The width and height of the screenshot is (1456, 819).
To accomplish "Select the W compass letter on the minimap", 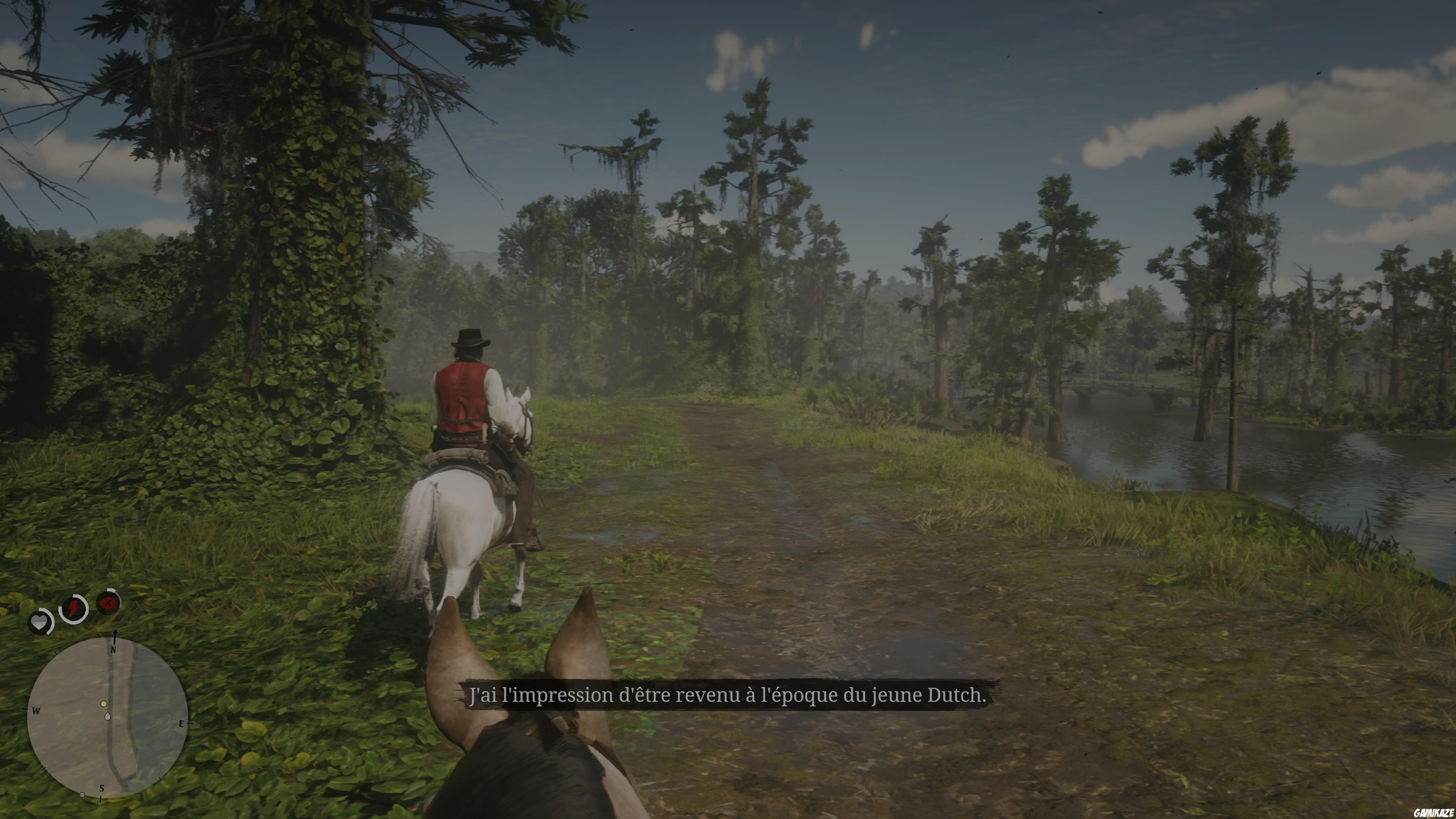I will pyautogui.click(x=36, y=711).
